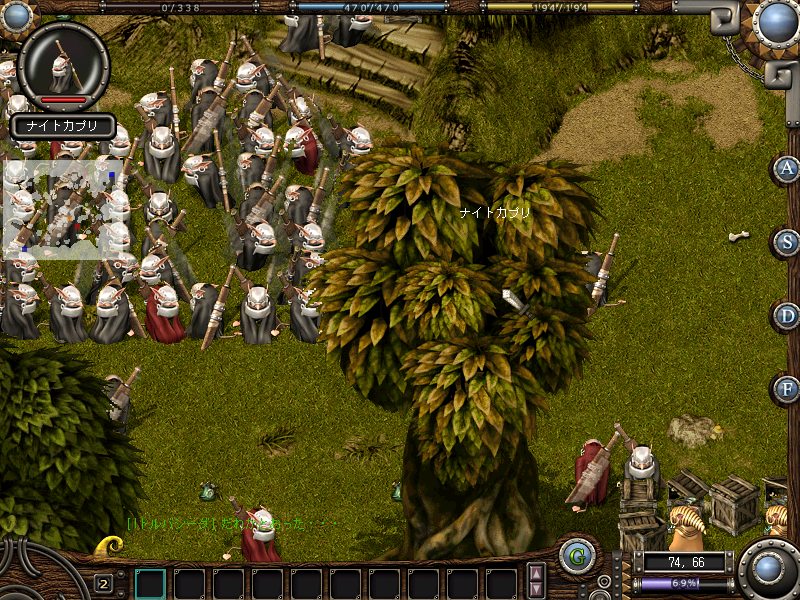The height and width of the screenshot is (600, 800).
Task: Click the translucent minimap overlay
Action: point(62,210)
